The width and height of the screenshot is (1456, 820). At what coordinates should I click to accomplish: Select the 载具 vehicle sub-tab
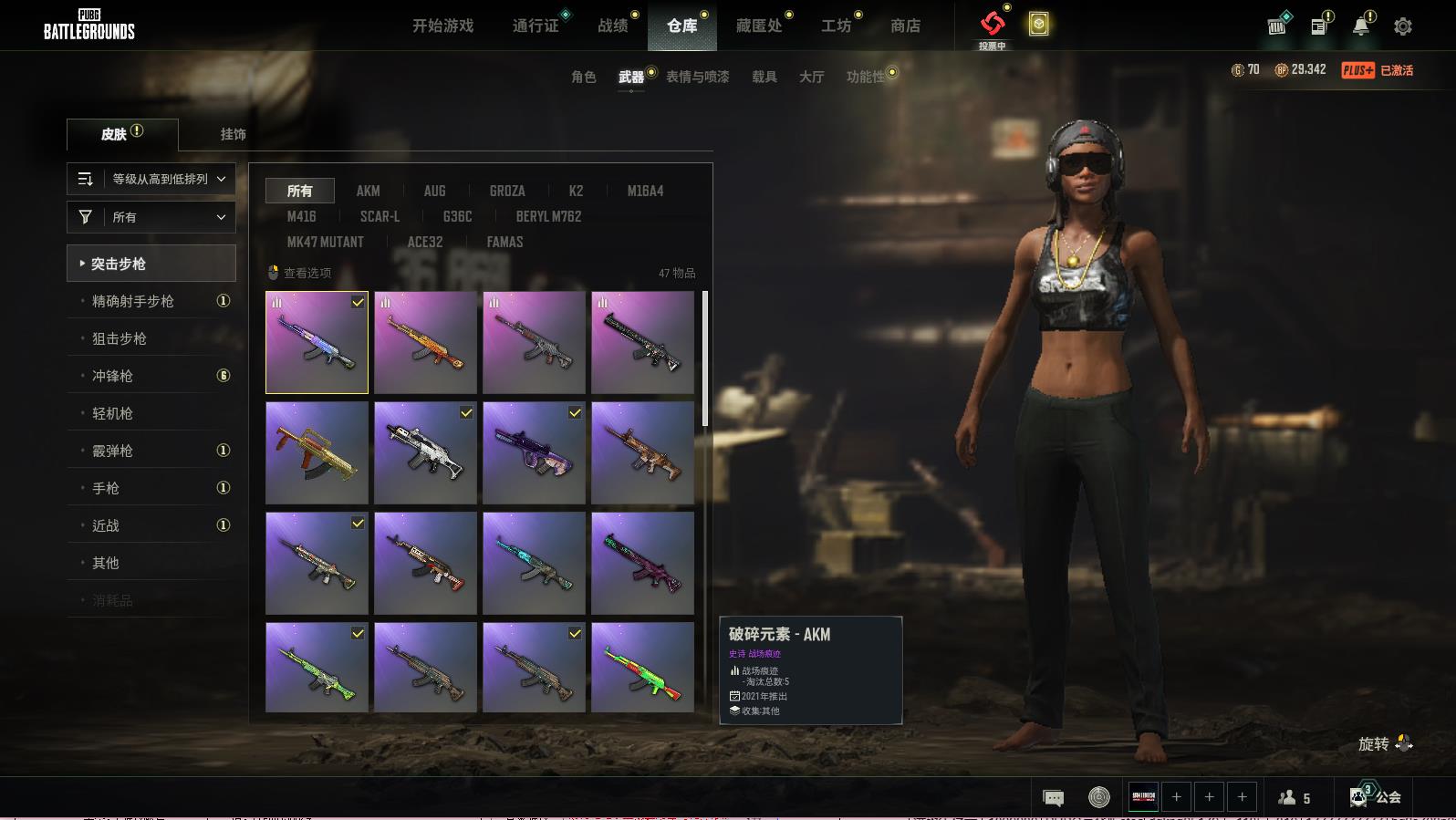pos(764,78)
